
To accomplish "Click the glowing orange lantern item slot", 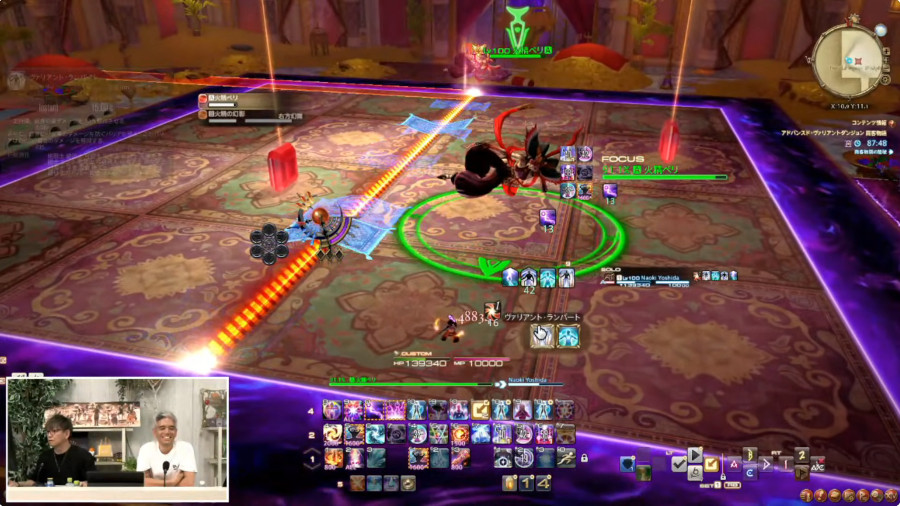I will pyautogui.click(x=510, y=483).
